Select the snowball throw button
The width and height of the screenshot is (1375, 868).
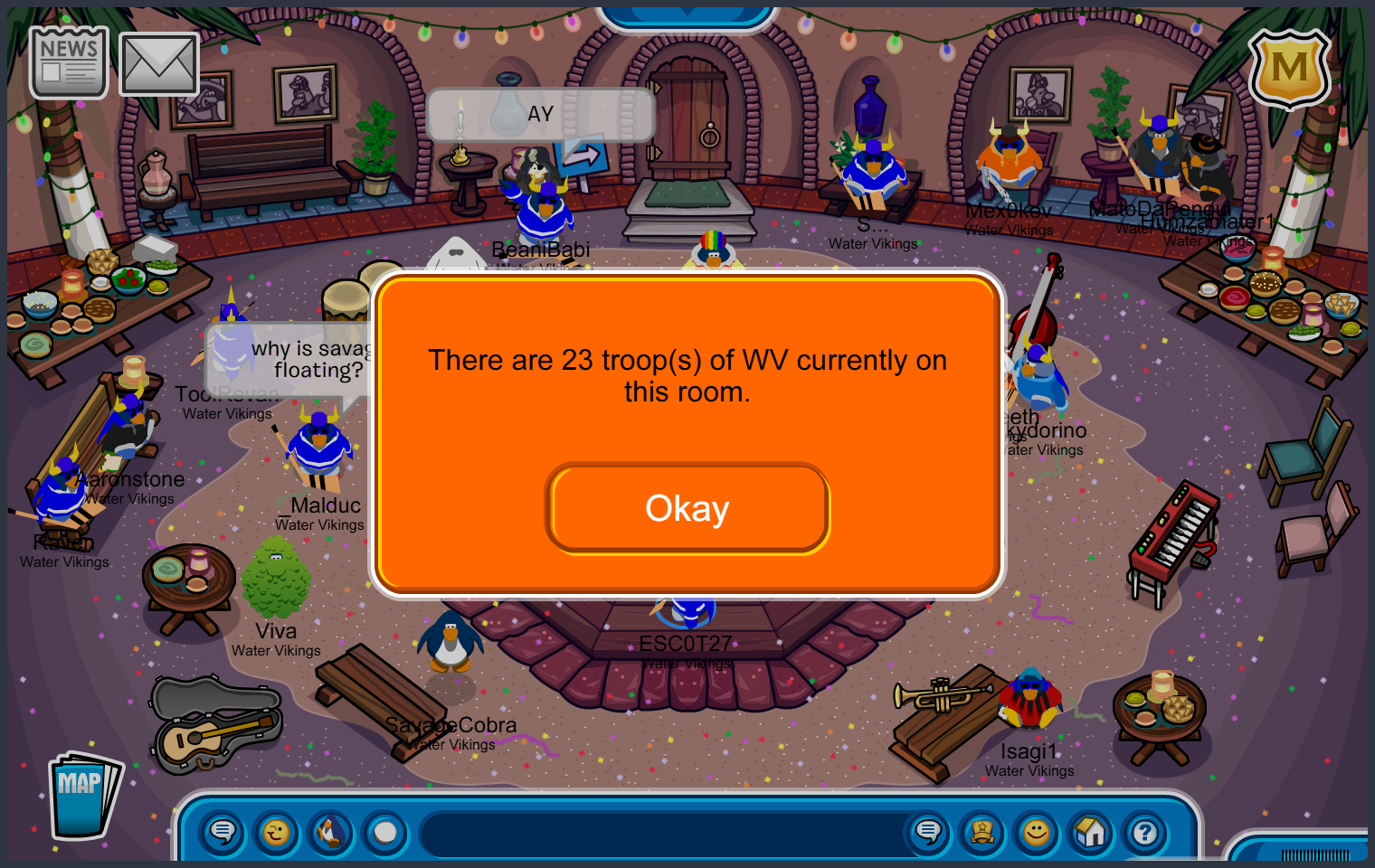[385, 832]
